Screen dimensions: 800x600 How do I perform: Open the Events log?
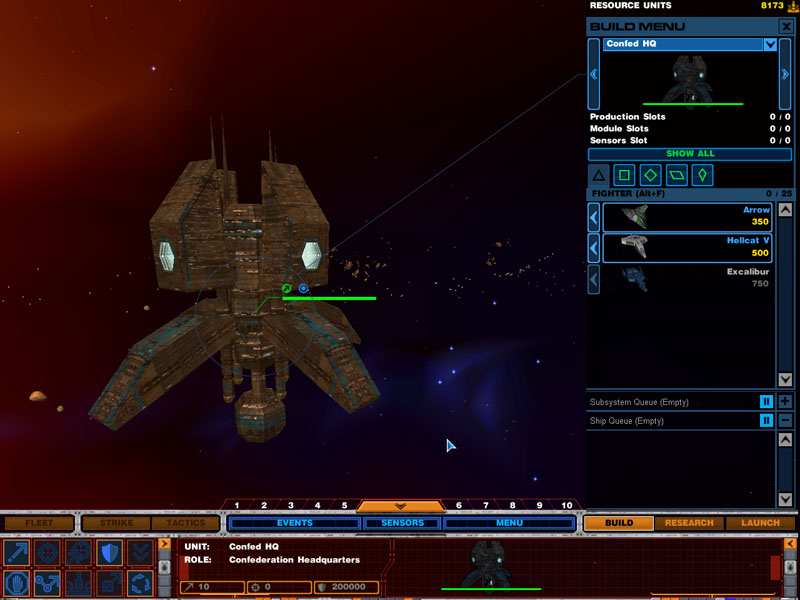295,523
